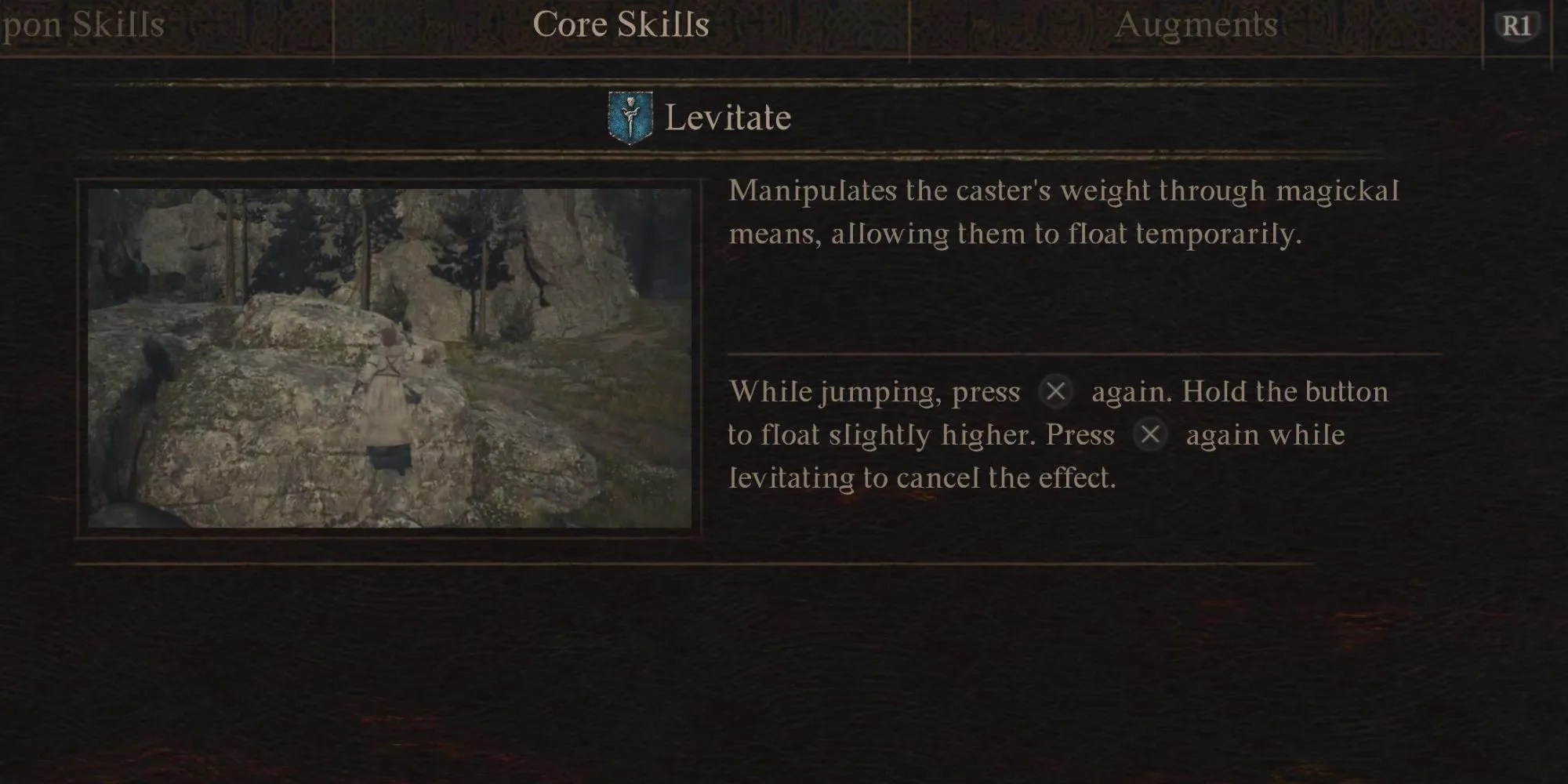Screen dimensions: 1568x784
Task: Collapse the Levitate description text
Action: coord(1062,210)
